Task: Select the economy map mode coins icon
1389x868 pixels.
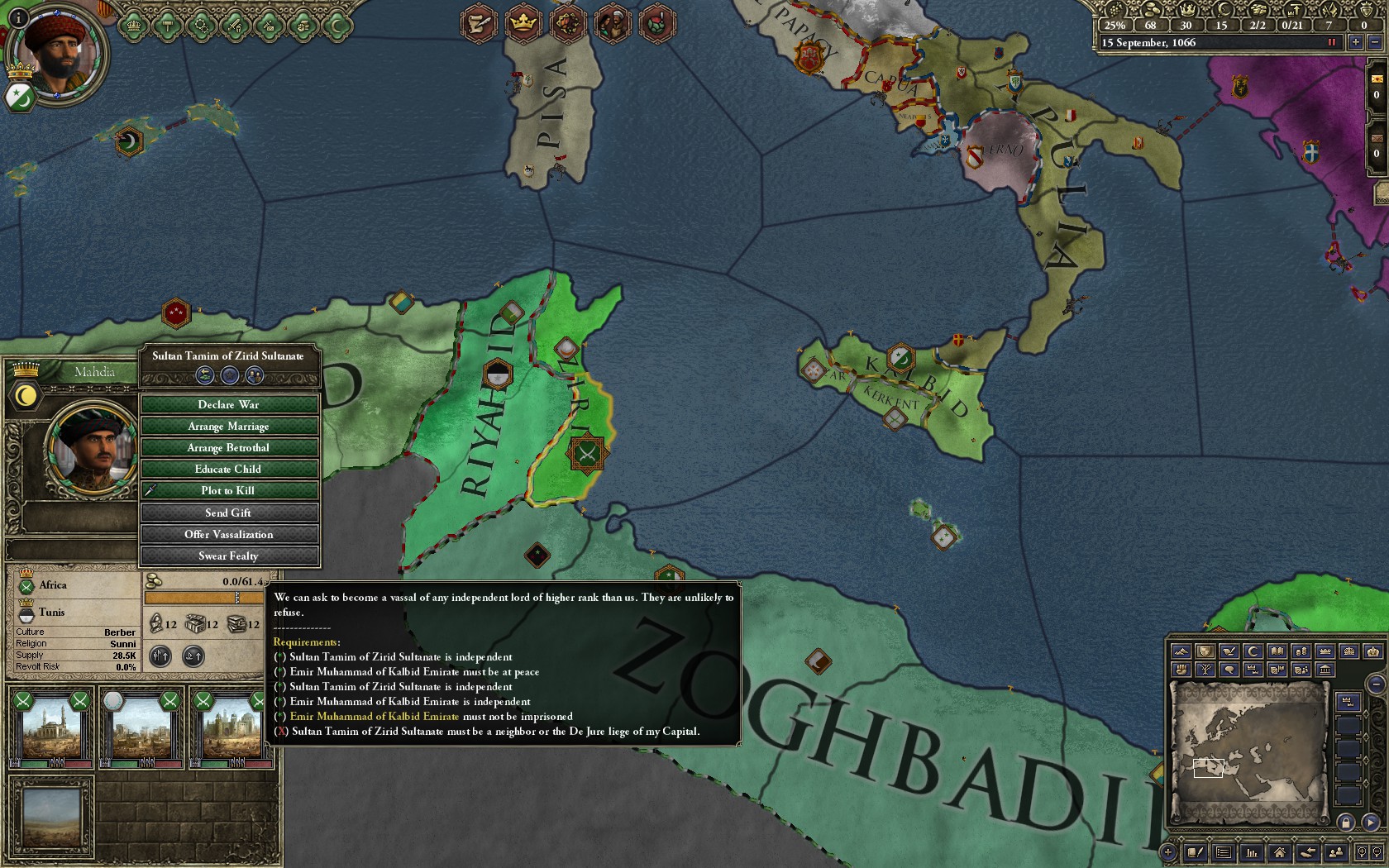Action: (x=1301, y=651)
